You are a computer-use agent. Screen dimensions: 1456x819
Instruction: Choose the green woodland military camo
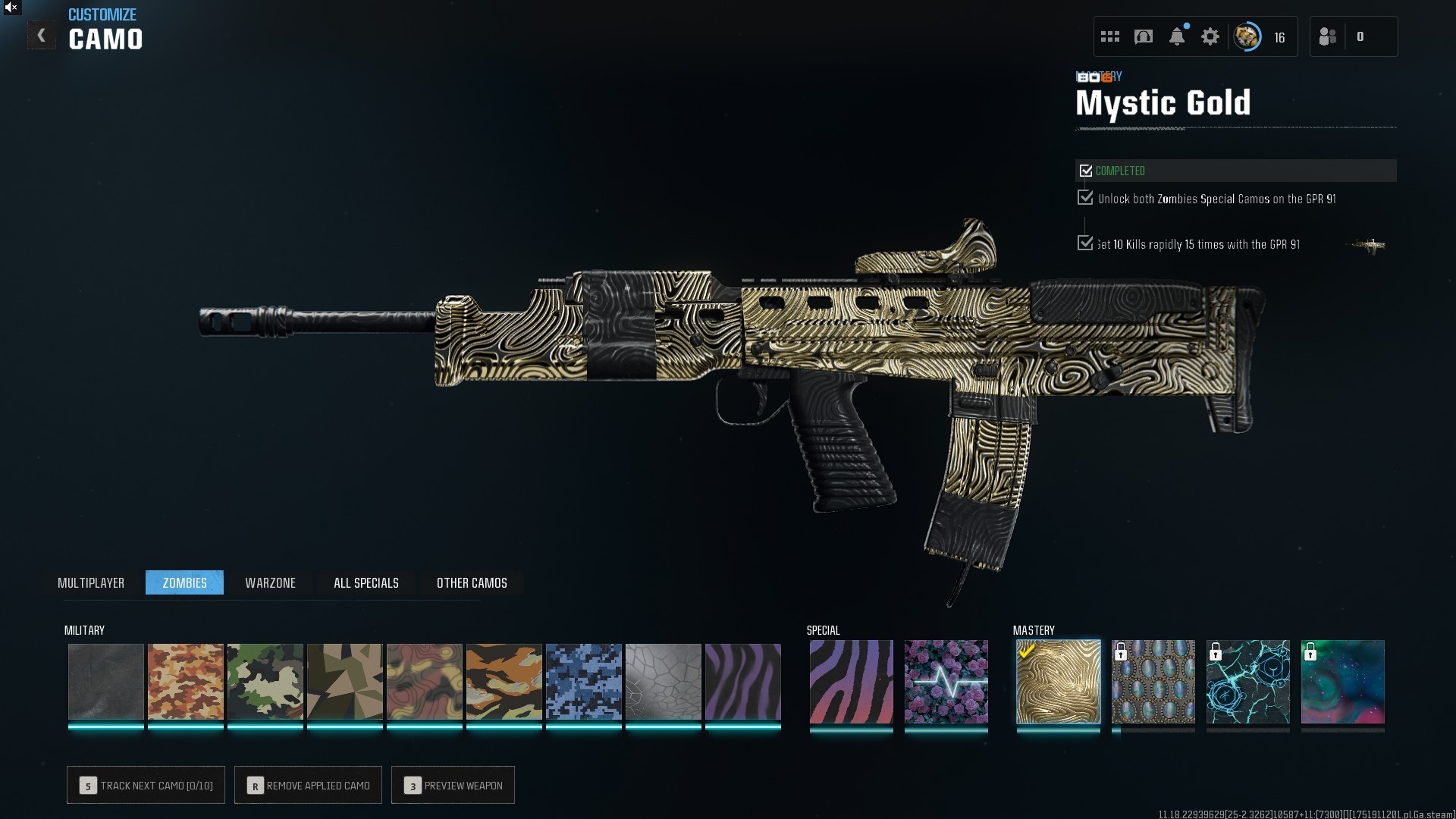(265, 681)
